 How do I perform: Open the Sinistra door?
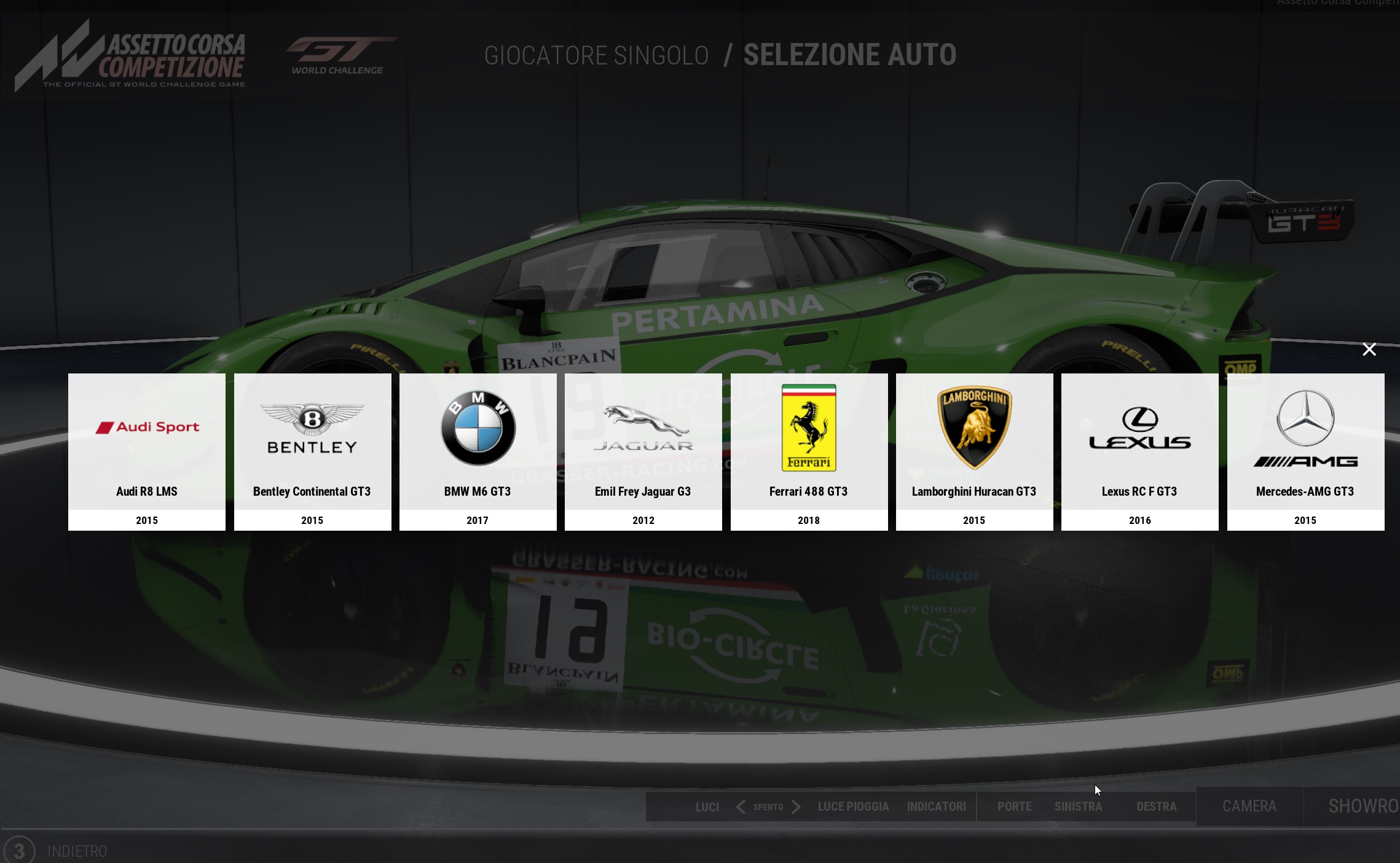coord(1078,806)
